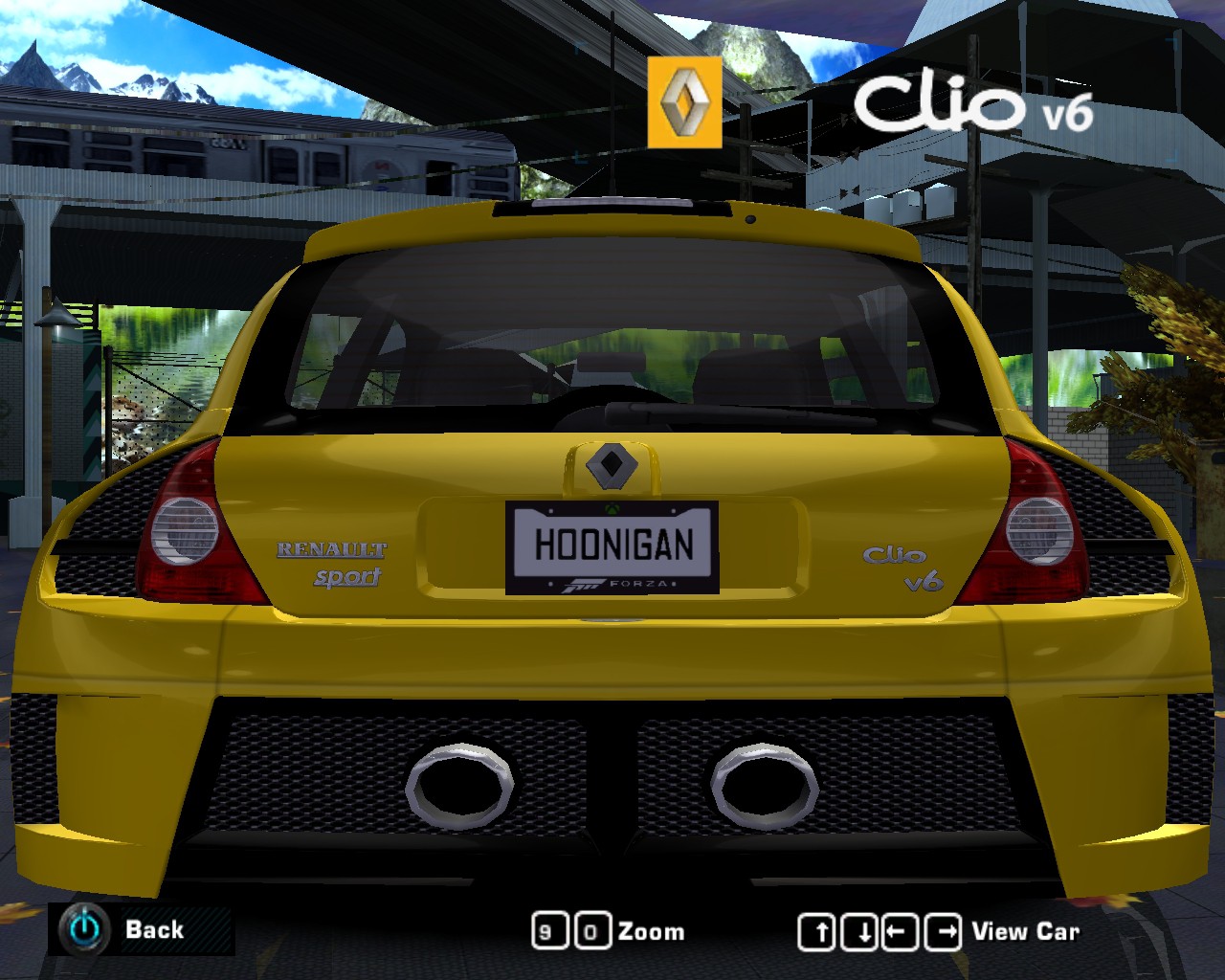The image size is (1225, 980).
Task: Click the blue power icon beside Back
Action: [84, 929]
